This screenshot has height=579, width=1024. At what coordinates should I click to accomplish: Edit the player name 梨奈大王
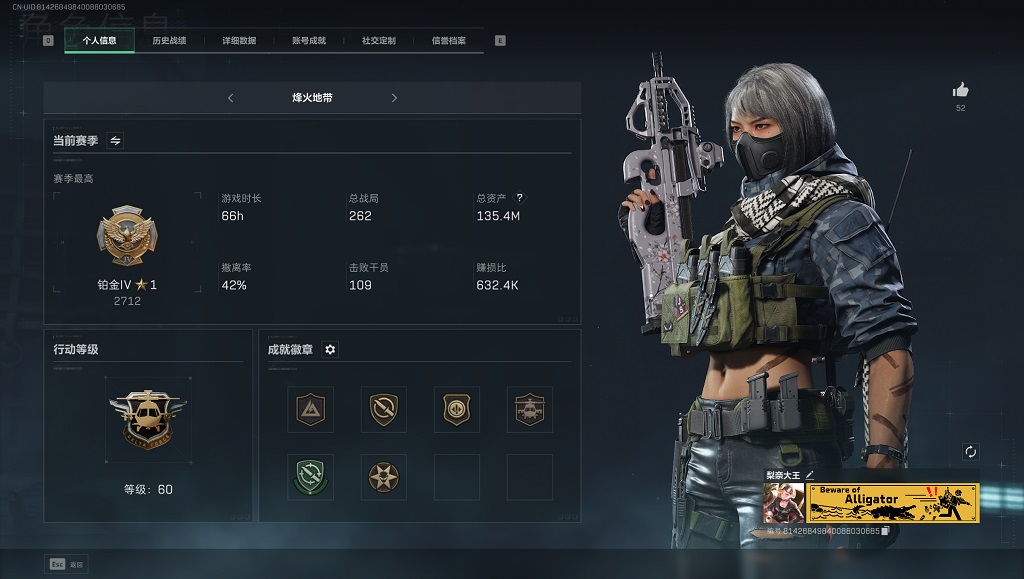click(810, 474)
